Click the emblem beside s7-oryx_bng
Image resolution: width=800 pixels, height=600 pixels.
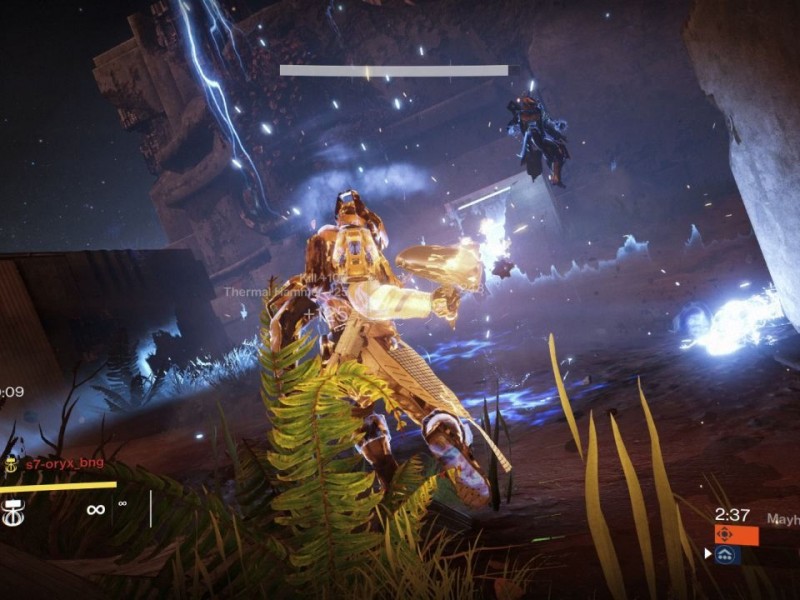pyautogui.click(x=12, y=465)
